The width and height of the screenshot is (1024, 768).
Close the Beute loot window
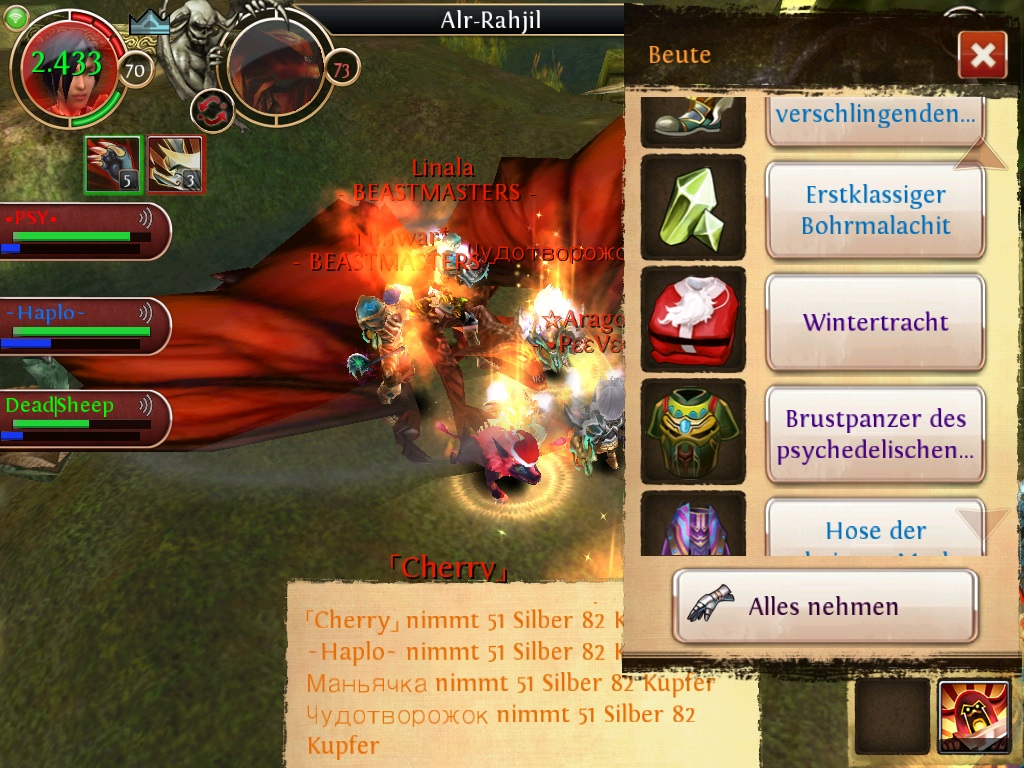[x=981, y=55]
